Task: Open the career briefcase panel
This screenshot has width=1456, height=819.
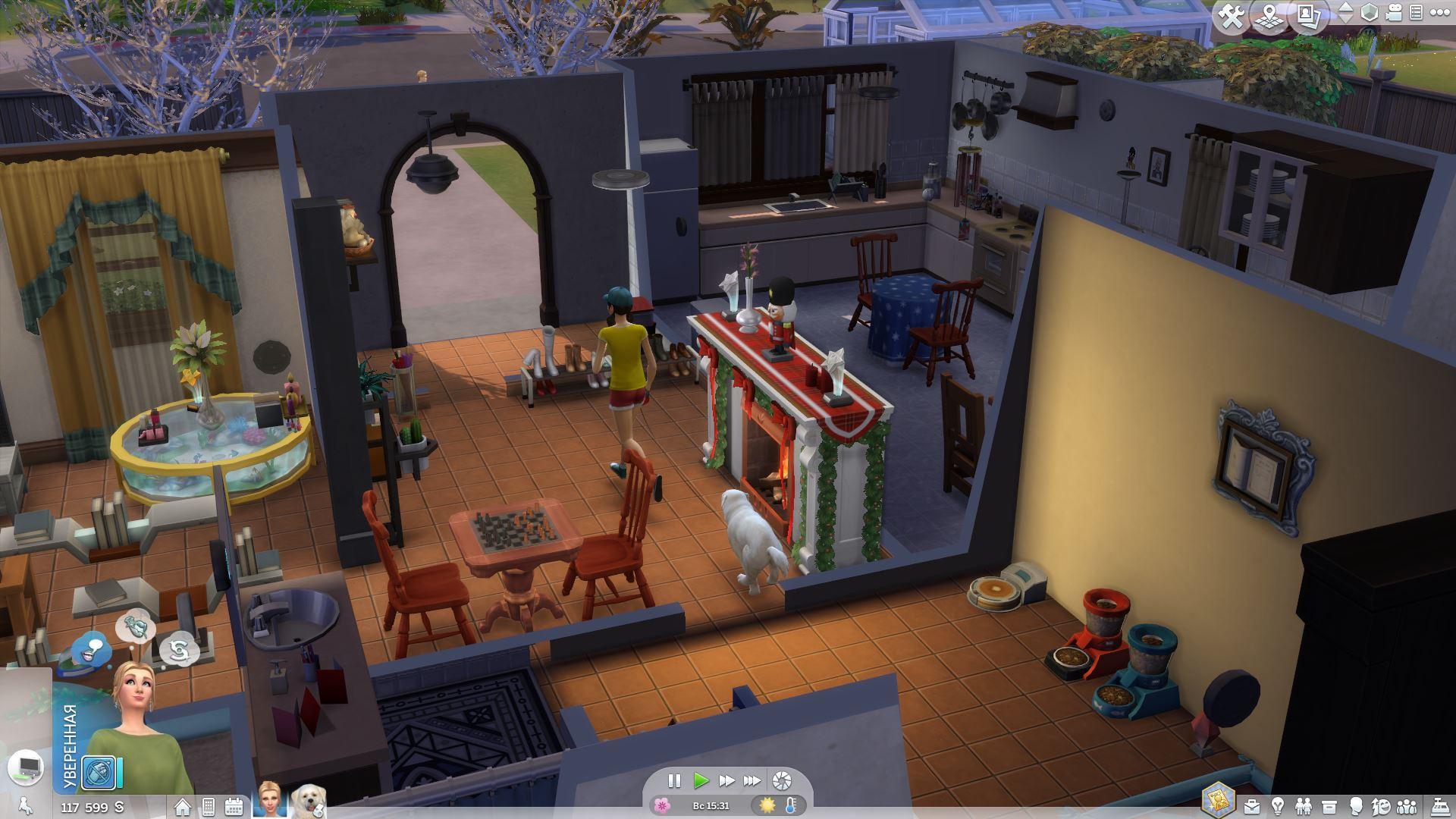Action: click(x=1251, y=806)
